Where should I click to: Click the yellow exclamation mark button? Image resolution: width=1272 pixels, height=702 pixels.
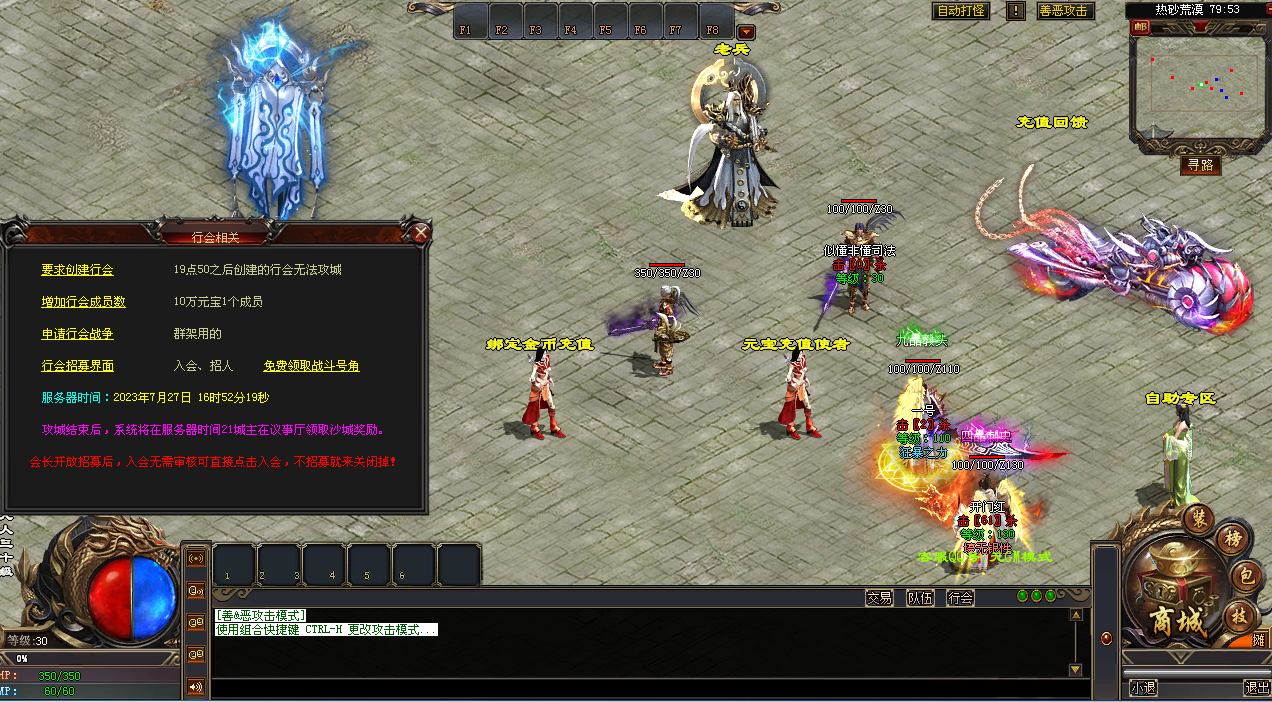(1016, 11)
